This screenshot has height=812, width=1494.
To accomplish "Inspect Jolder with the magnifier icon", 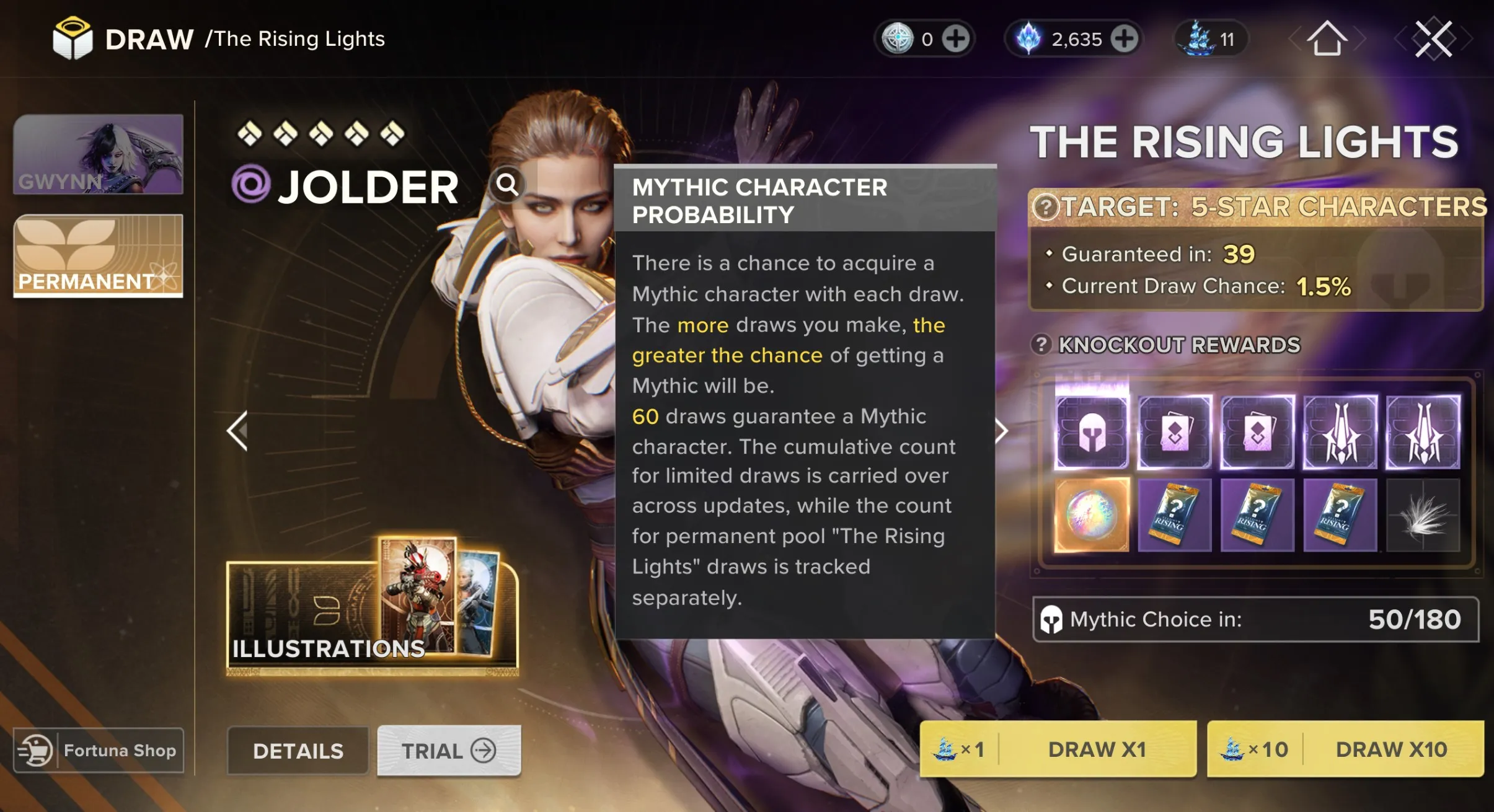I will 507,184.
